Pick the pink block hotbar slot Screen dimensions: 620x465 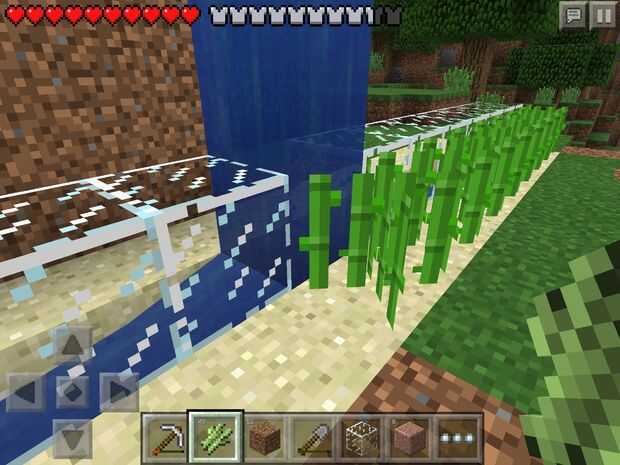[410, 438]
